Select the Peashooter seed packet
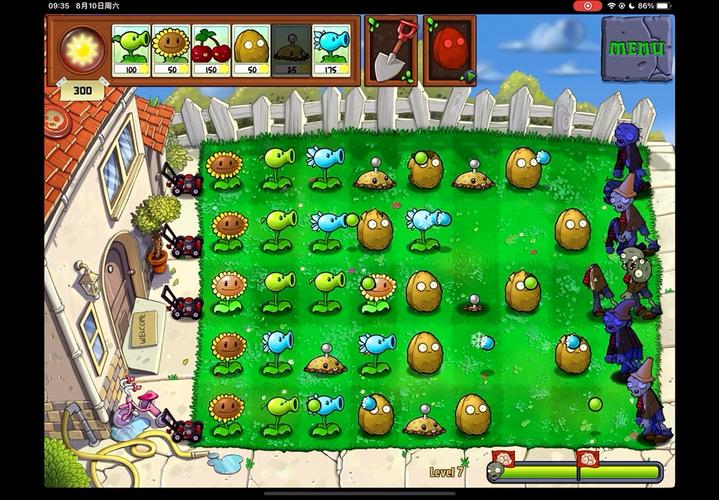 [131, 51]
